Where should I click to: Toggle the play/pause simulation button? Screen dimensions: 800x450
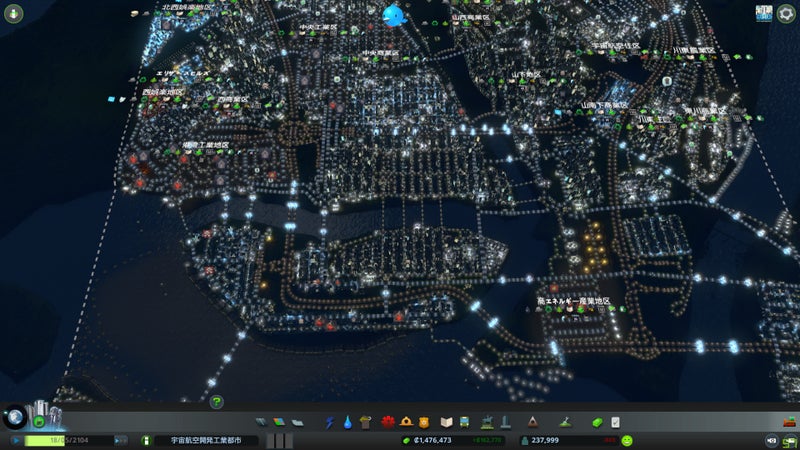17,440
